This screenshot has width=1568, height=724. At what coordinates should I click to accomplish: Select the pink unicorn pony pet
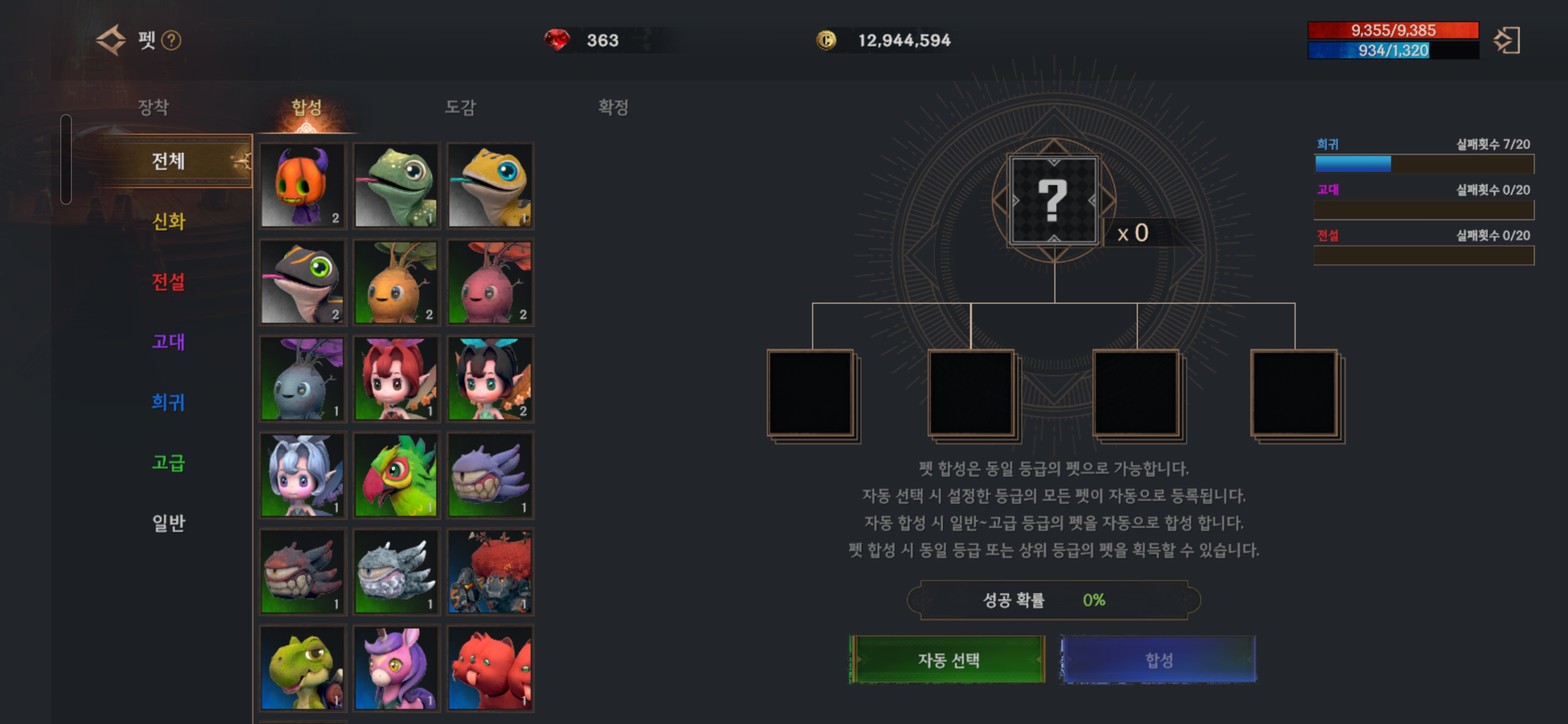point(396,668)
